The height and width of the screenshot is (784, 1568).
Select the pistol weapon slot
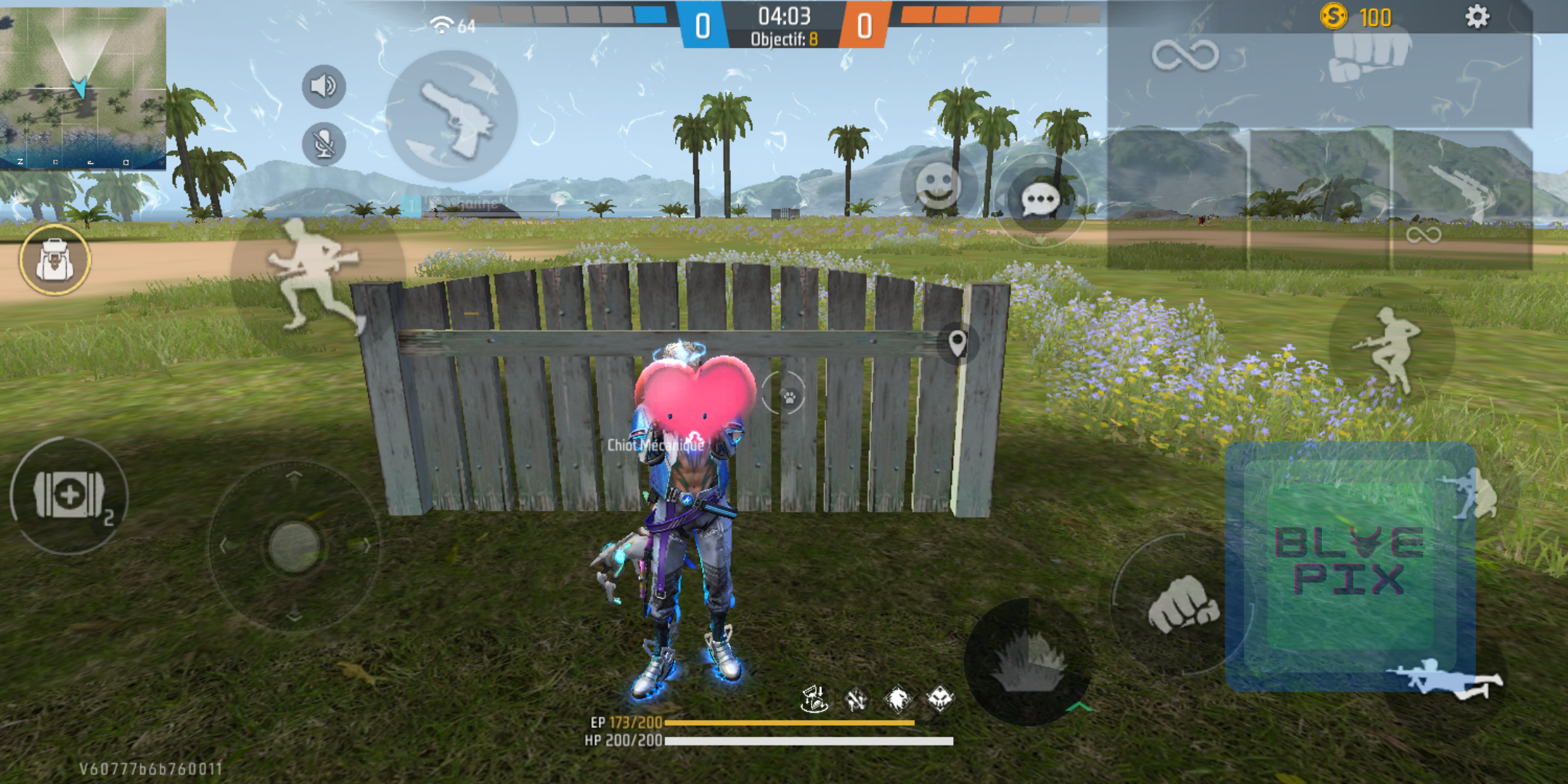pos(452,116)
